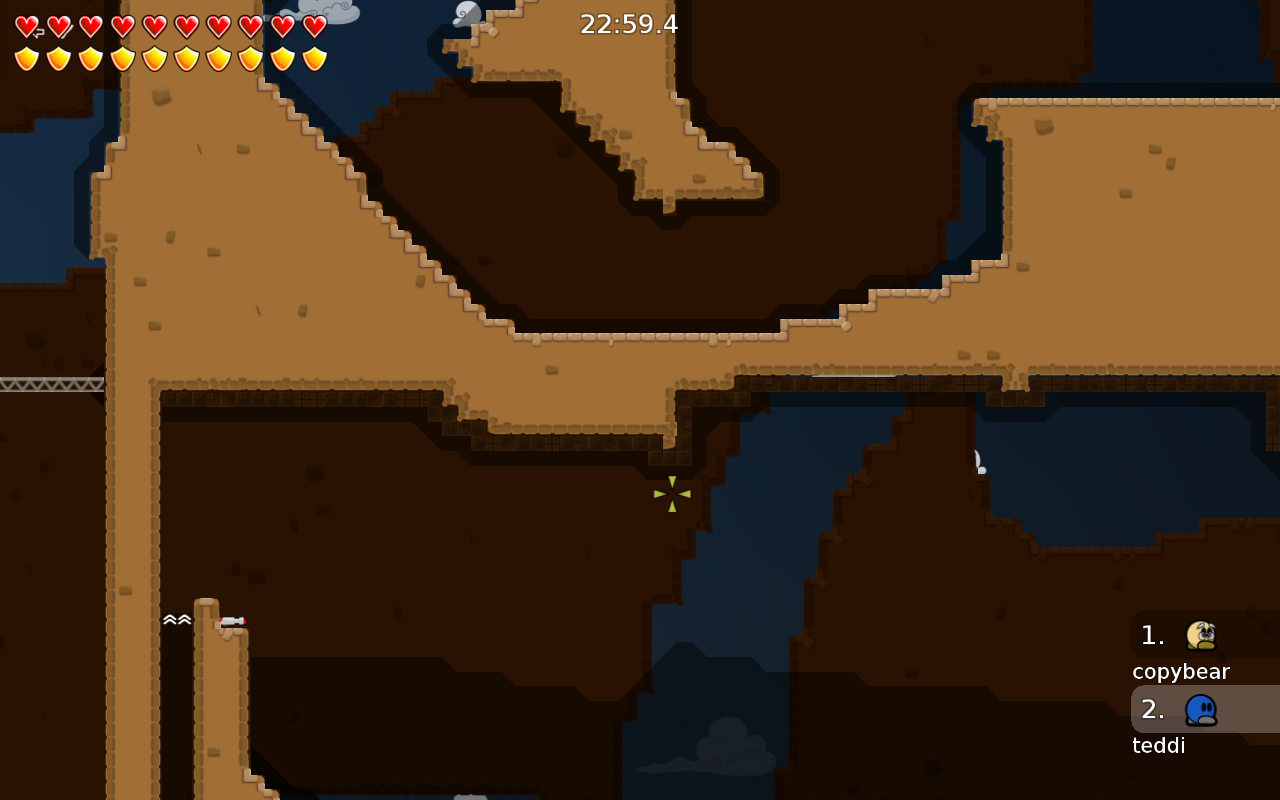Image resolution: width=1280 pixels, height=800 pixels.
Task: Click rank entry 2 in the scoreboard
Action: (x=1151, y=709)
